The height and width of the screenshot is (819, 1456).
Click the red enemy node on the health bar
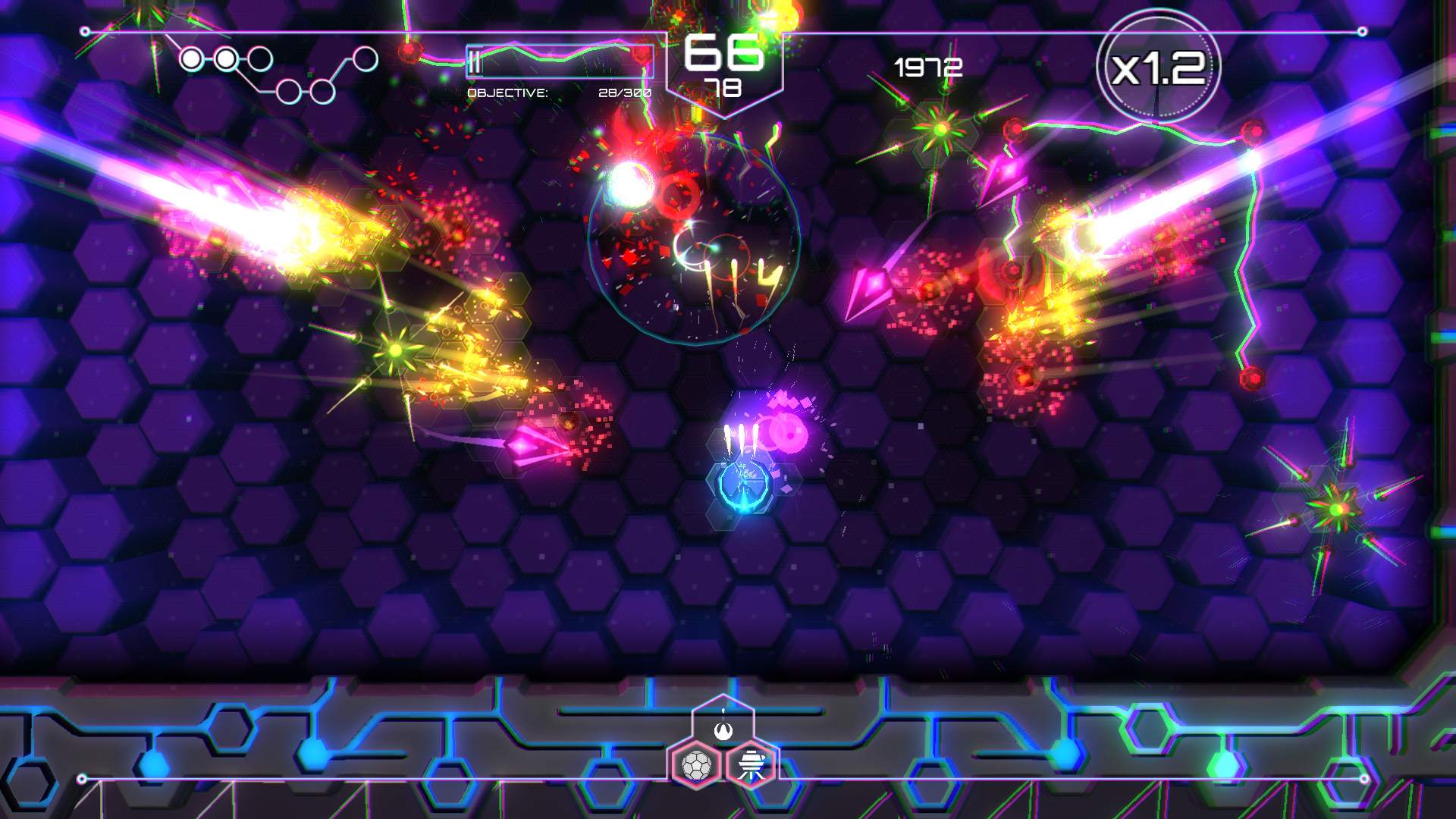642,53
